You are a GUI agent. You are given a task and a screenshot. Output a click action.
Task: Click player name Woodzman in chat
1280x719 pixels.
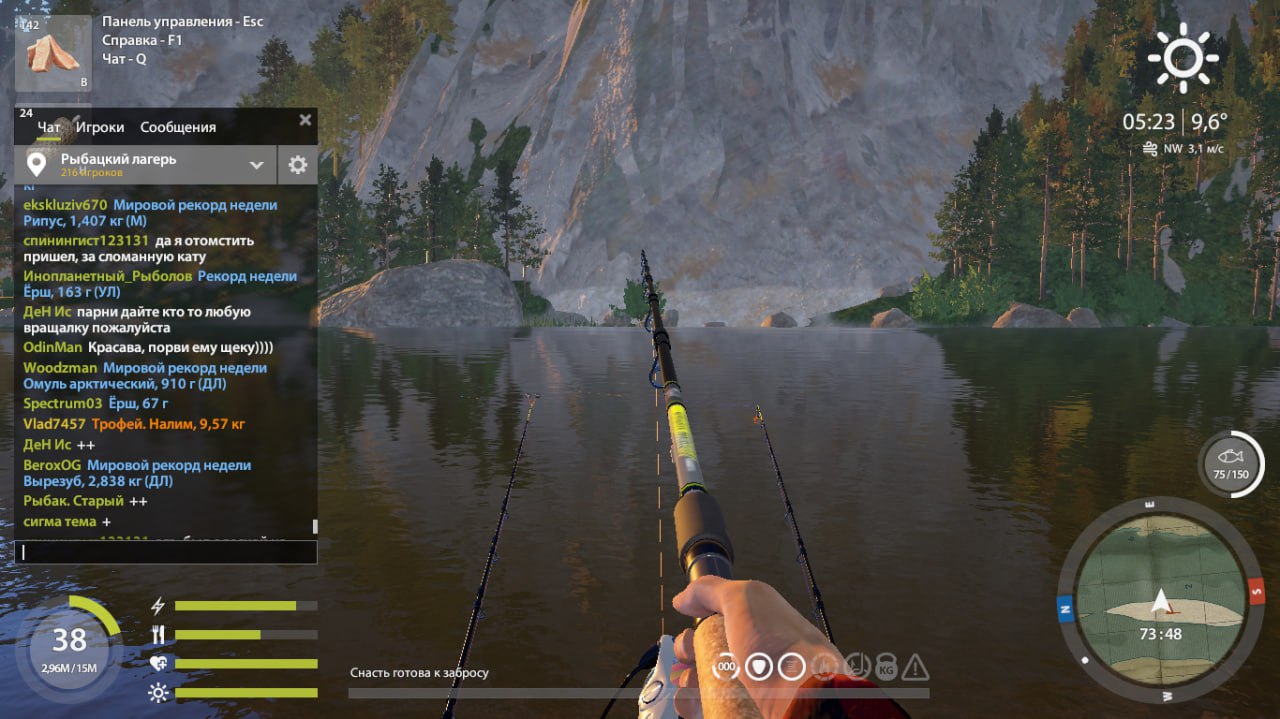[59, 368]
